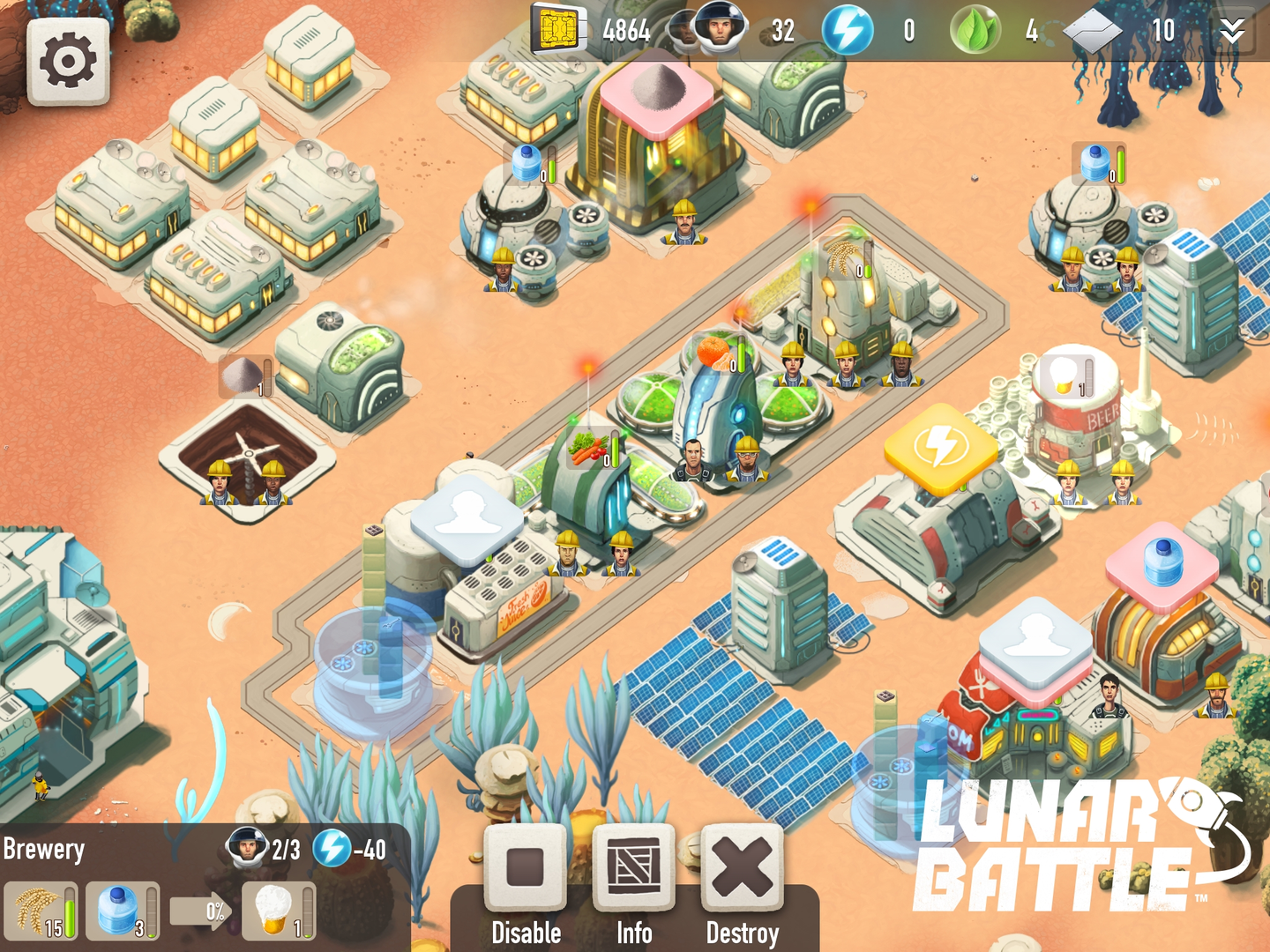Tap the pink water bottle alert bubble
This screenshot has height=952, width=1270.
tap(1162, 565)
